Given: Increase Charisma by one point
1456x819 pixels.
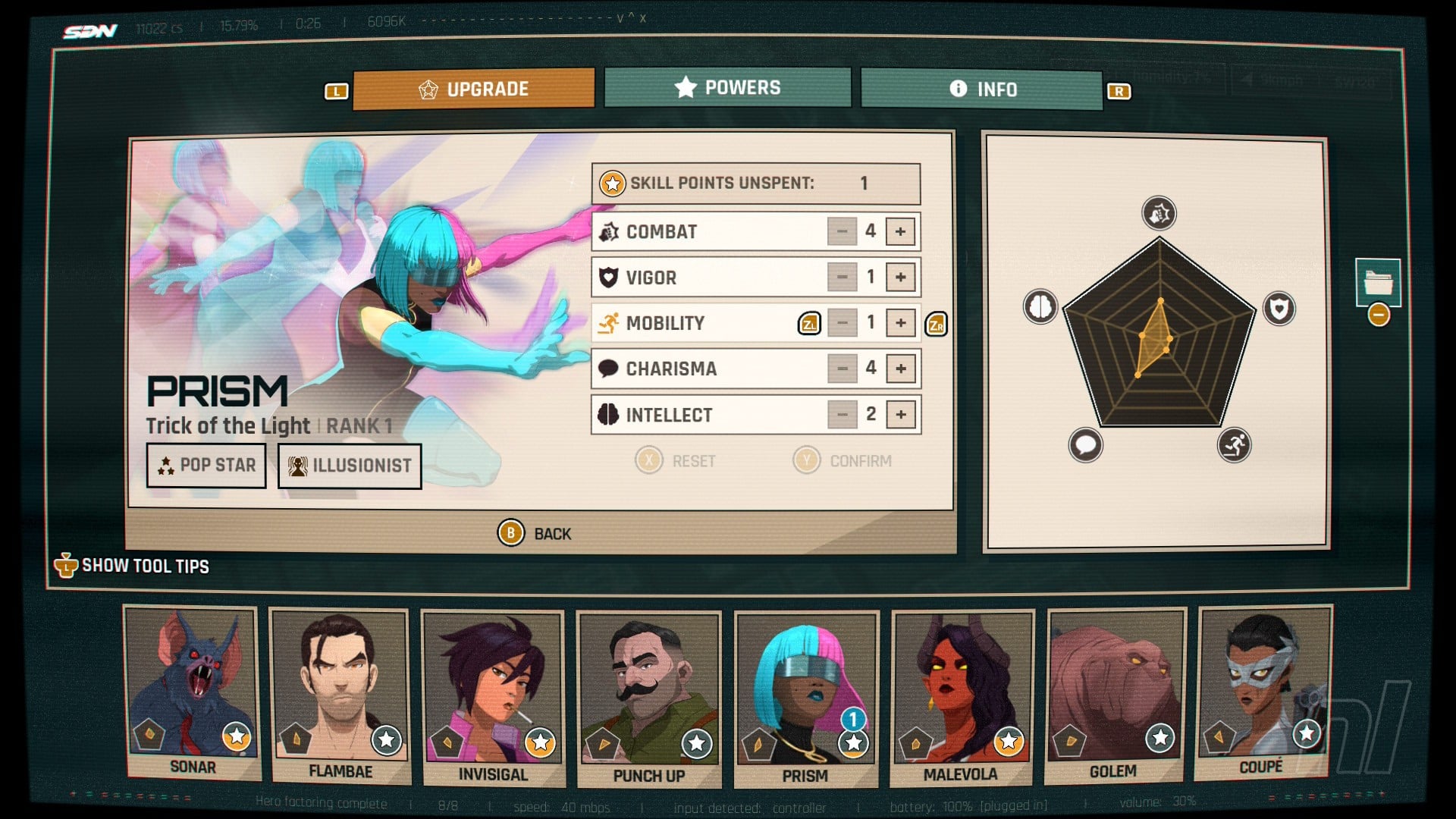Looking at the screenshot, I should (x=900, y=369).
